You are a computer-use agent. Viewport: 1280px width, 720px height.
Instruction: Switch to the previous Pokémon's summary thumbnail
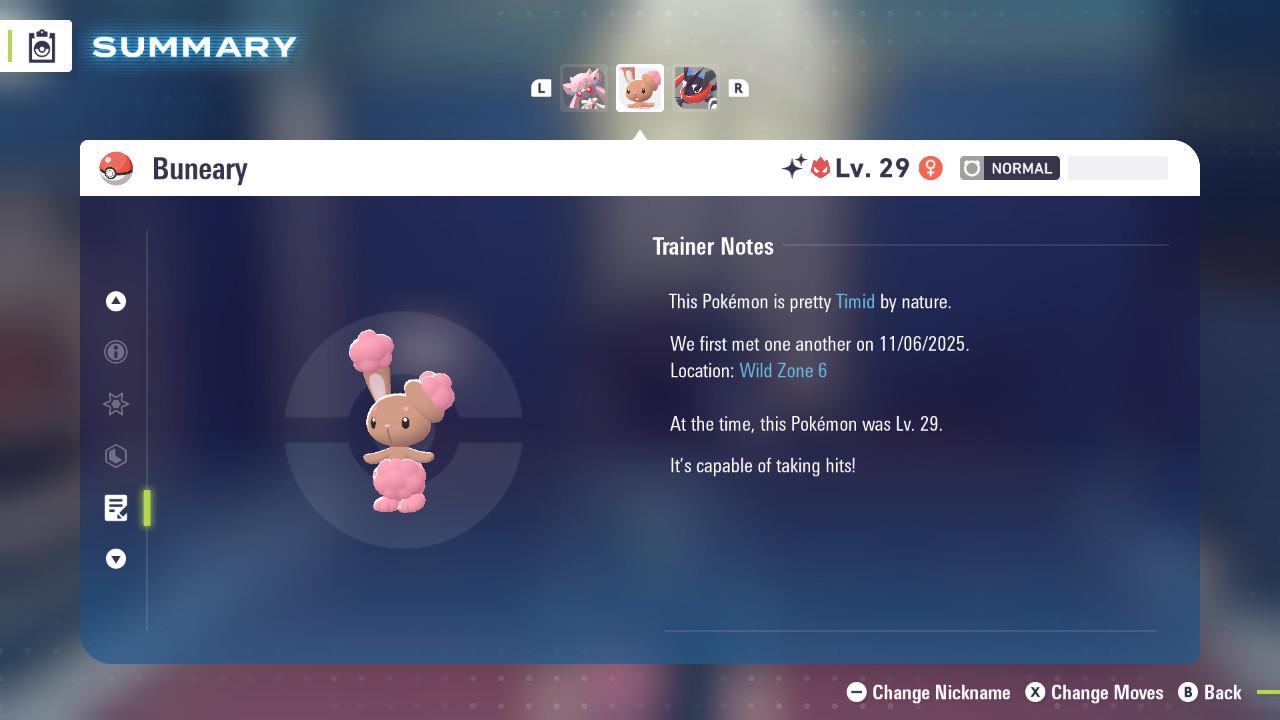[x=584, y=88]
